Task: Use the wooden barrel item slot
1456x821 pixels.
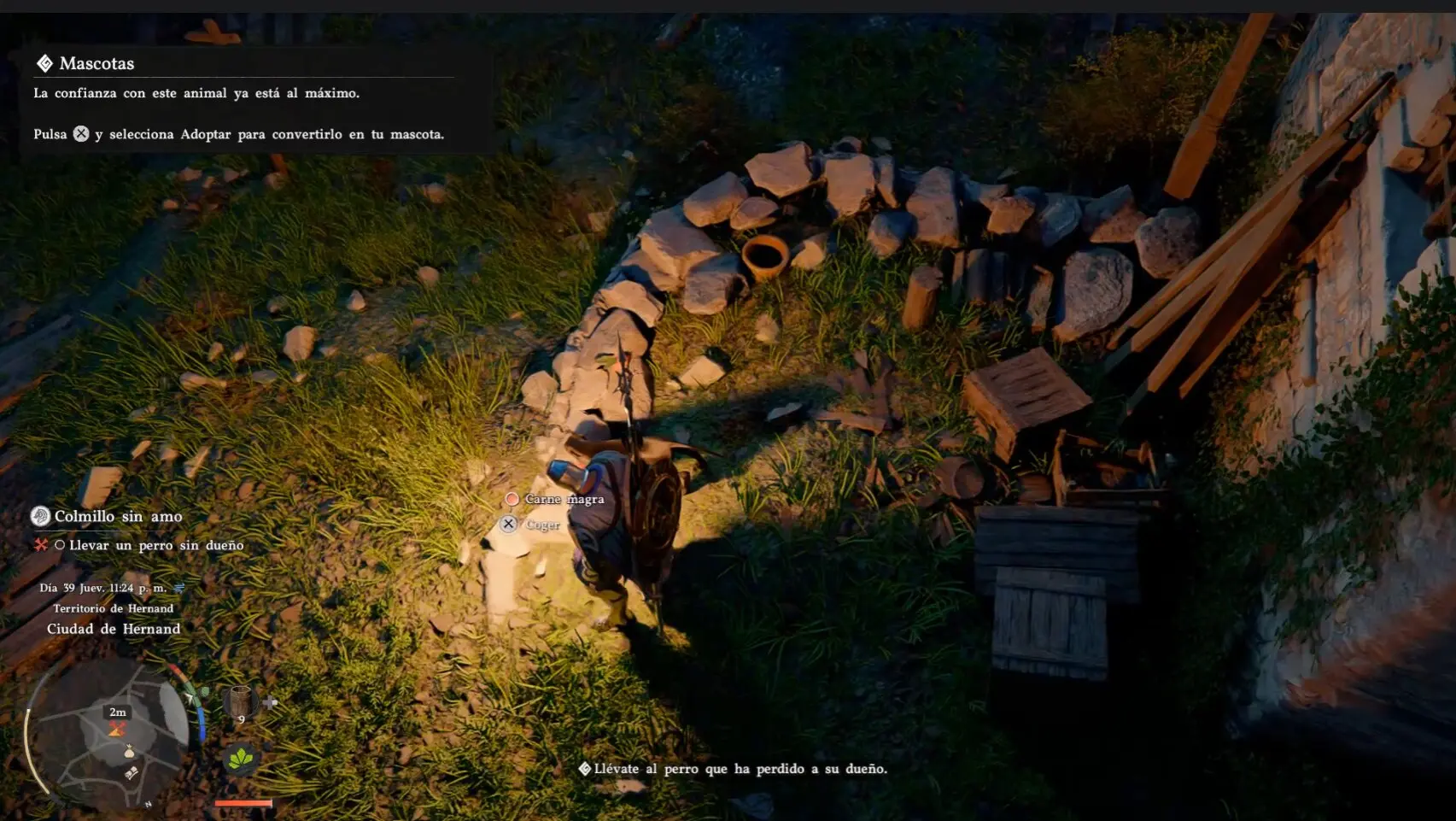Action: pos(240,702)
